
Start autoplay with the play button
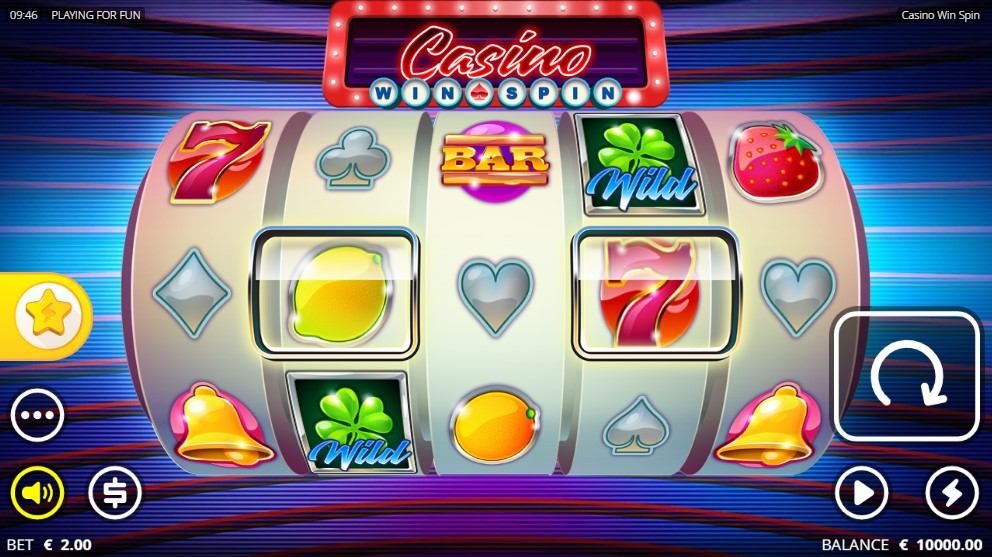pos(862,492)
